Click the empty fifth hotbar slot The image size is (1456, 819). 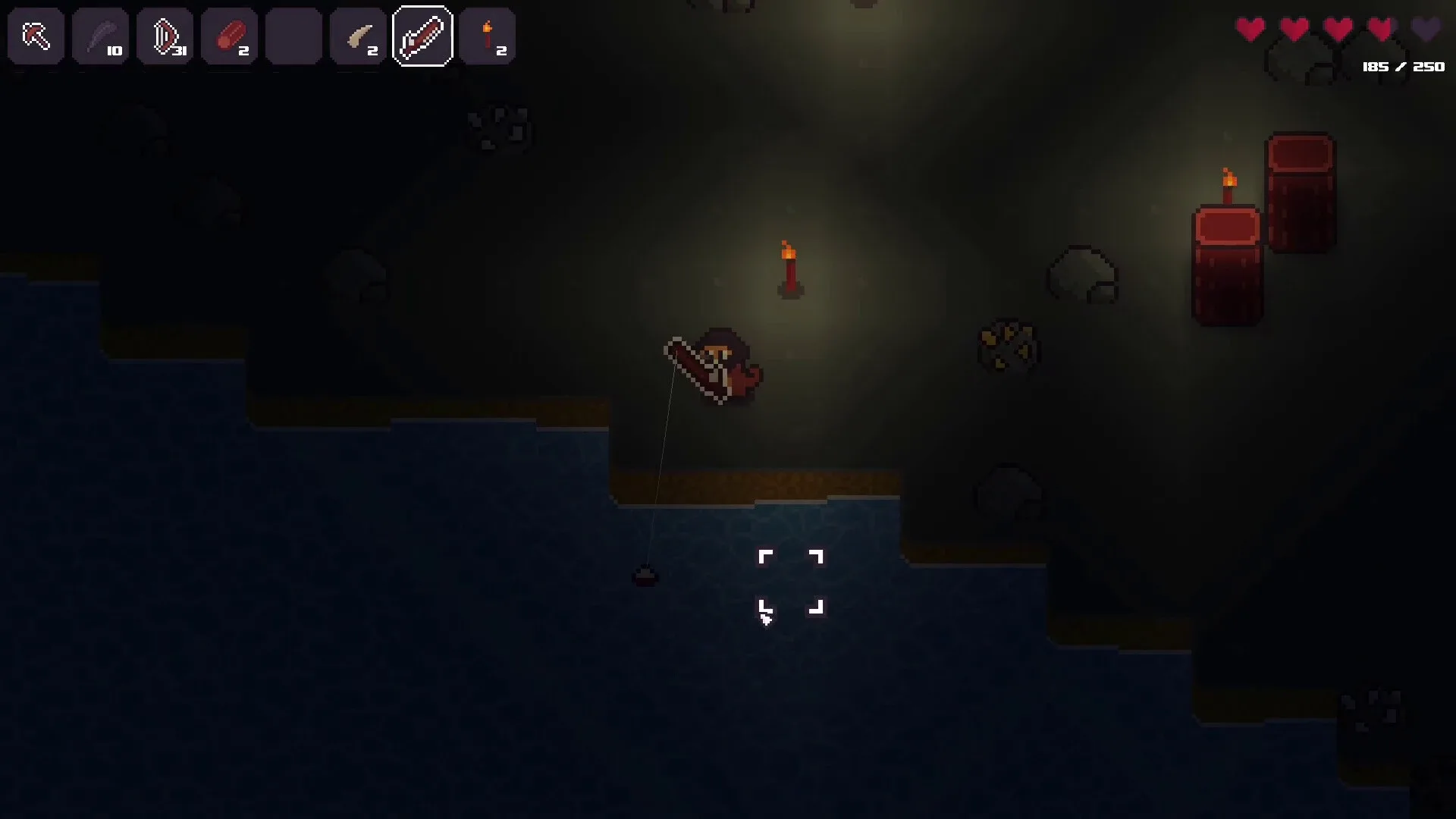point(294,36)
